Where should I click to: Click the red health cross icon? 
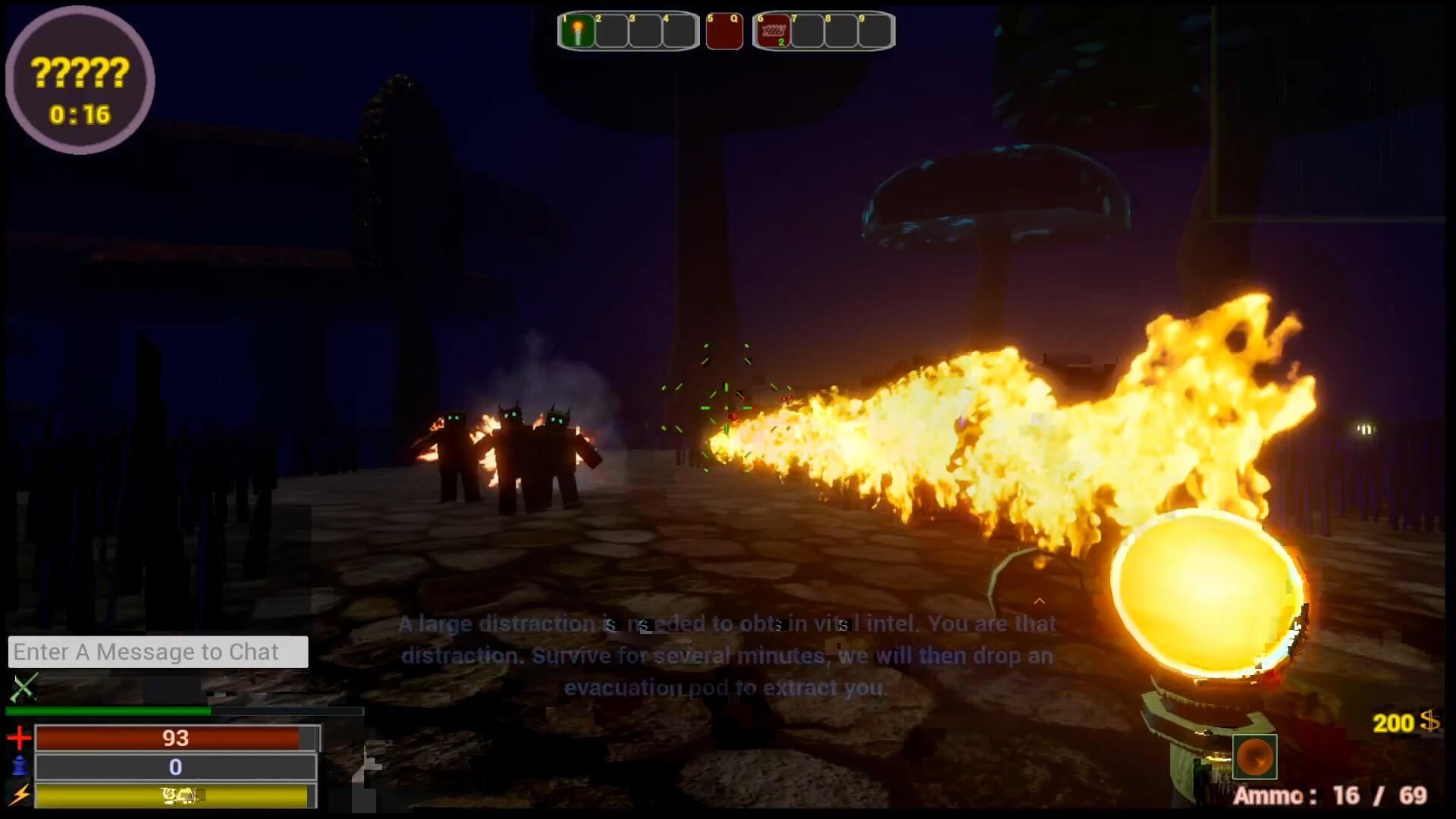[x=20, y=737]
